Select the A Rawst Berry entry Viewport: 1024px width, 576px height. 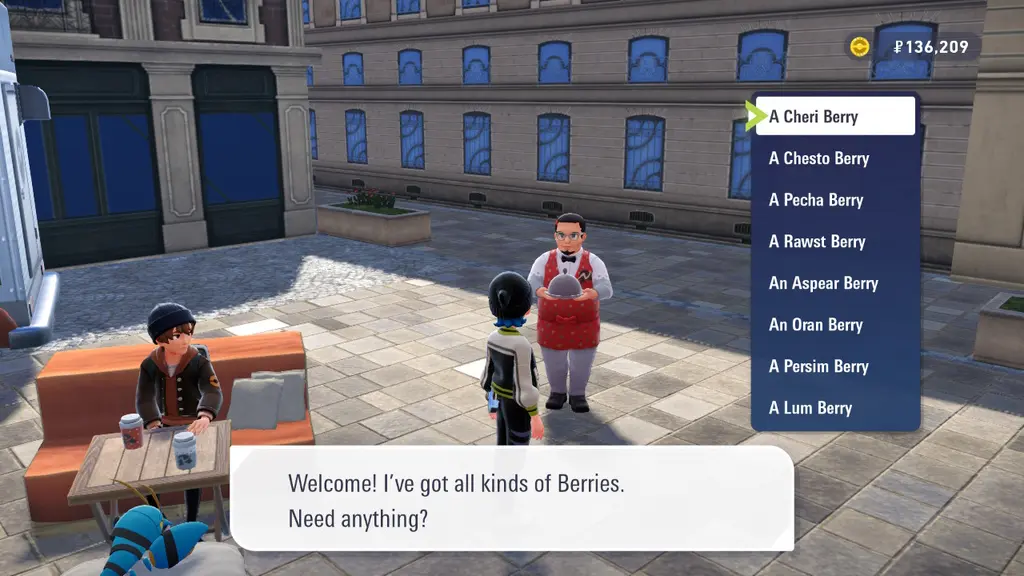[x=835, y=242]
